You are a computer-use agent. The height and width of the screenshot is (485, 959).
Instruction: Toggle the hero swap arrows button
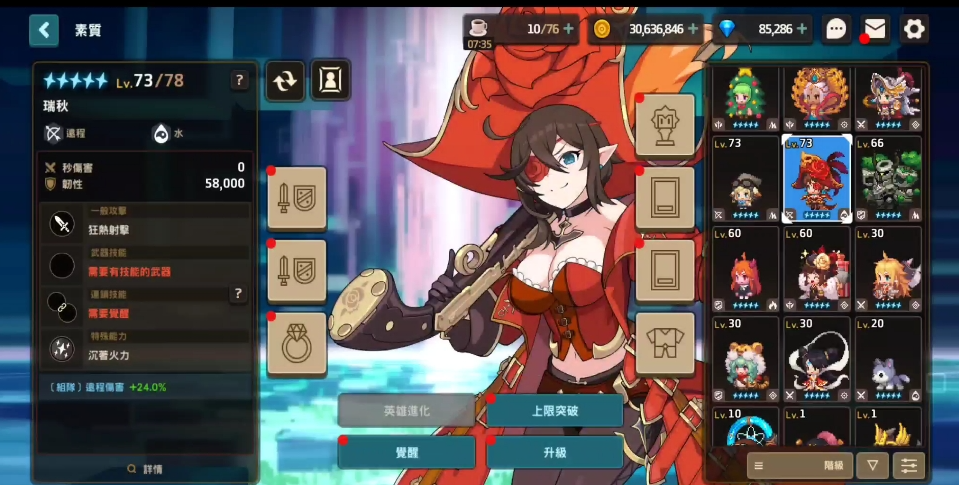pos(285,82)
